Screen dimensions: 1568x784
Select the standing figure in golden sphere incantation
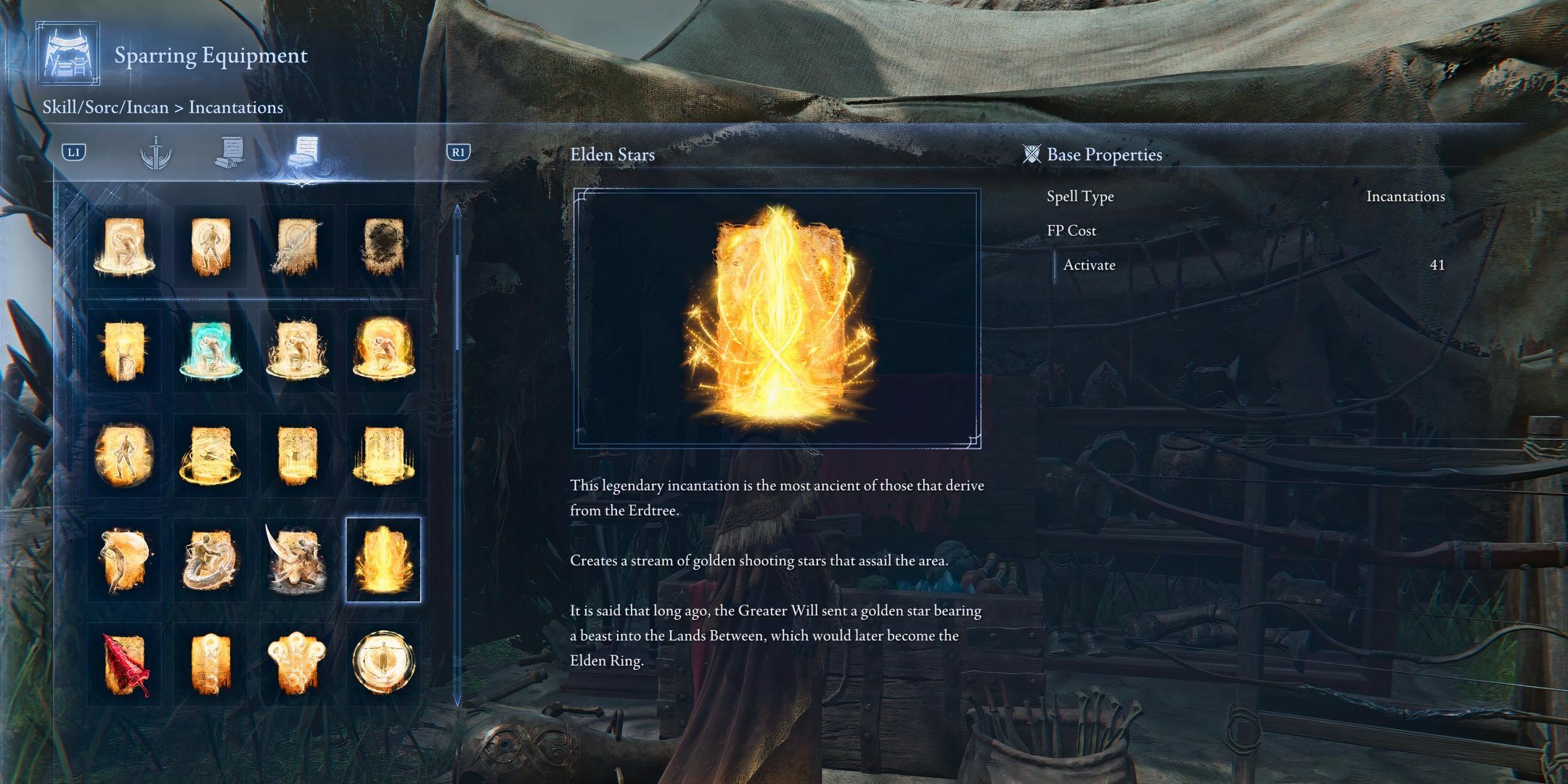124,455
